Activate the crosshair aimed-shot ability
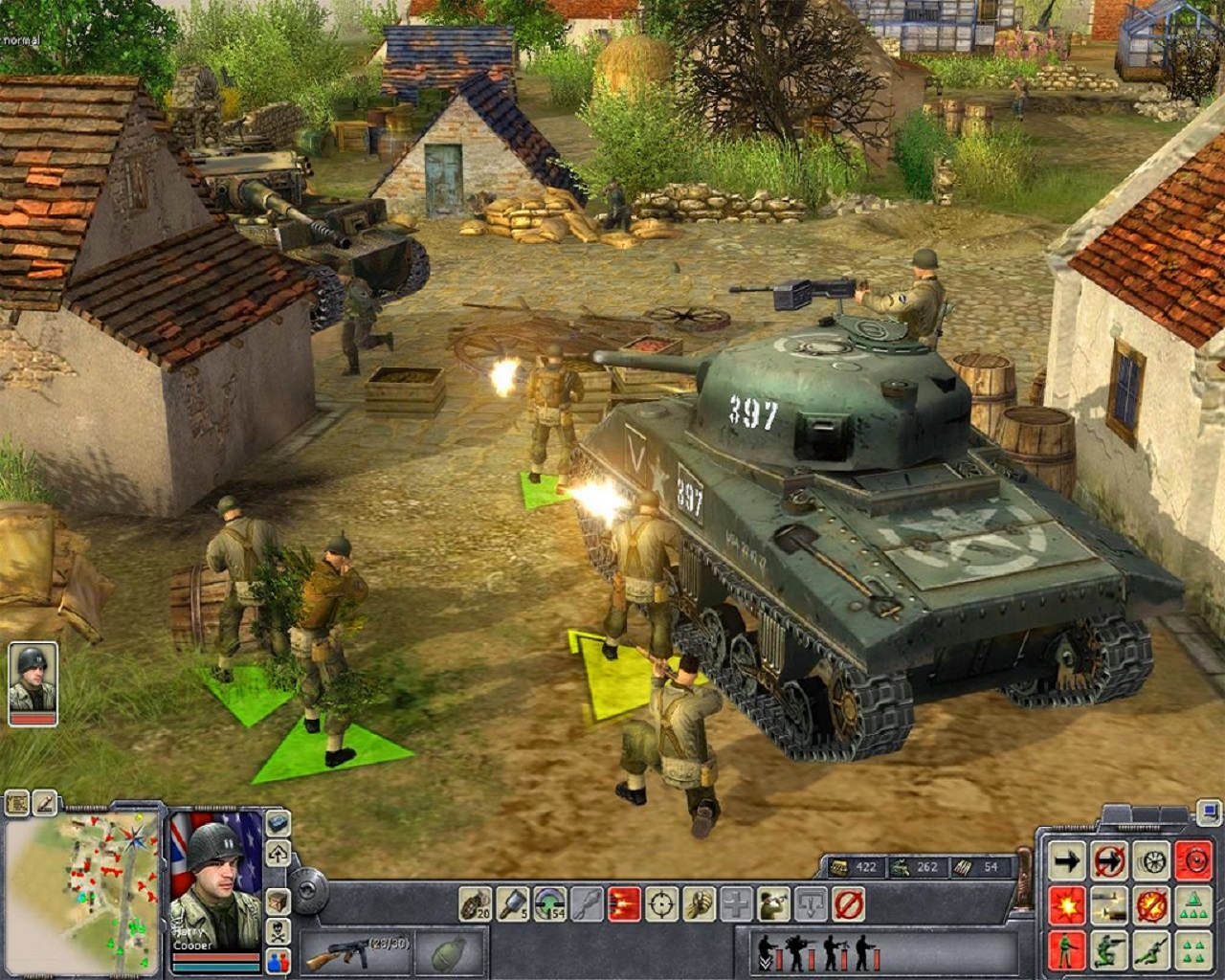Screen dimensions: 1225x980 pyautogui.click(x=662, y=902)
